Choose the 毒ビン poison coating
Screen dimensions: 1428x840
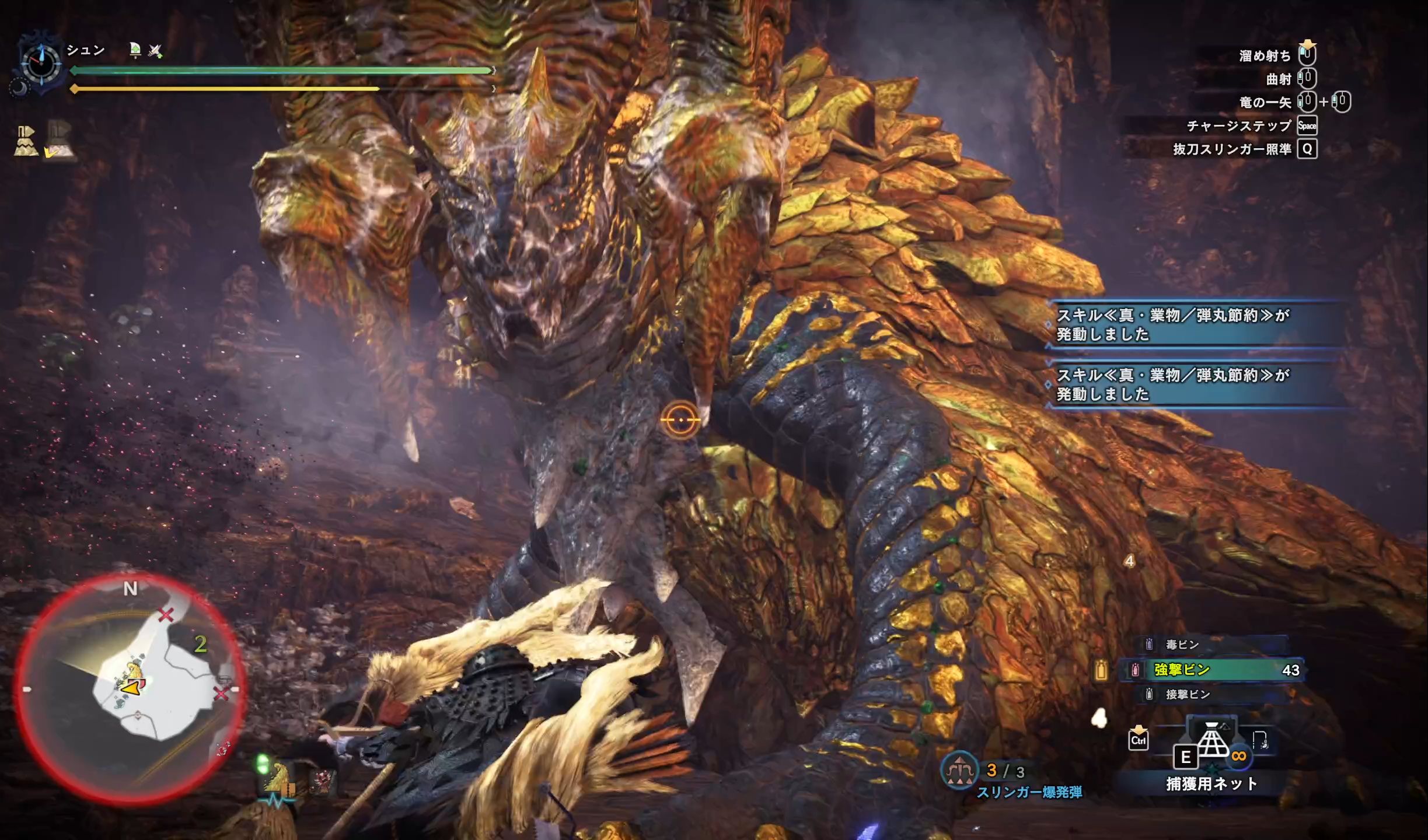pos(1182,645)
